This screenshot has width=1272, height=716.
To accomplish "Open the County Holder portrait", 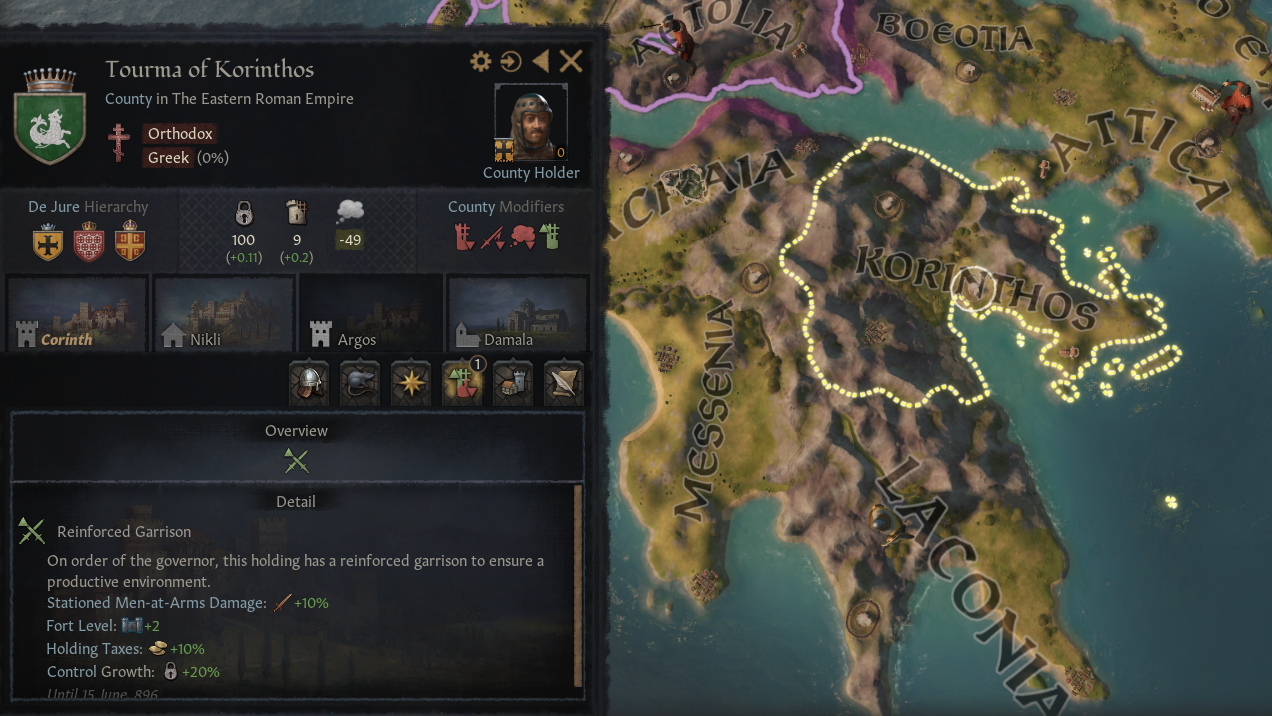I will tap(530, 123).
